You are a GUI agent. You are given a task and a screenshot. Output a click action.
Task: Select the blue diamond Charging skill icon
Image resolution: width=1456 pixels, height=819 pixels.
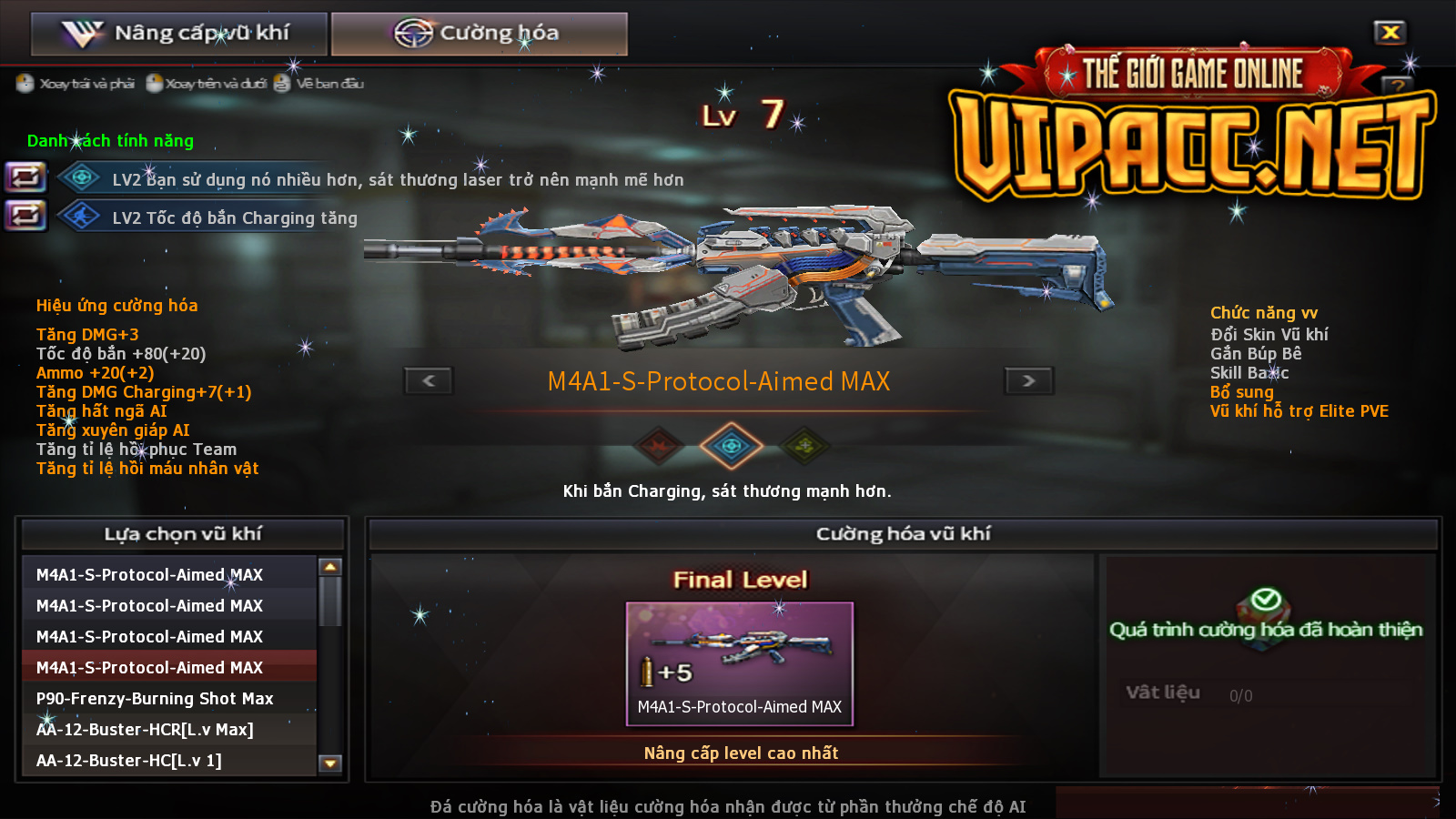click(x=731, y=446)
